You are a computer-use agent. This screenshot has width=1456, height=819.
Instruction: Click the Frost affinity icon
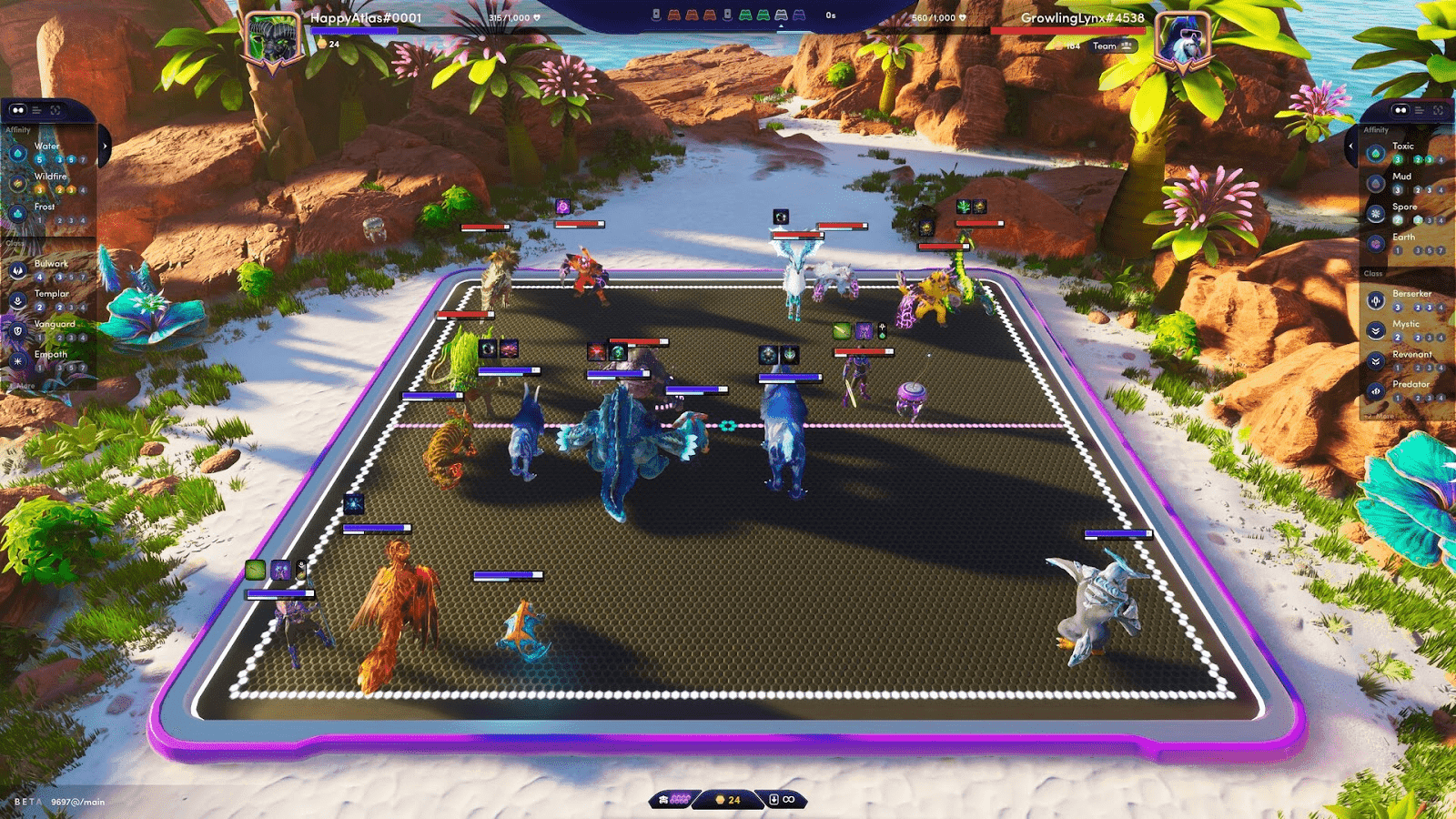pyautogui.click(x=19, y=212)
